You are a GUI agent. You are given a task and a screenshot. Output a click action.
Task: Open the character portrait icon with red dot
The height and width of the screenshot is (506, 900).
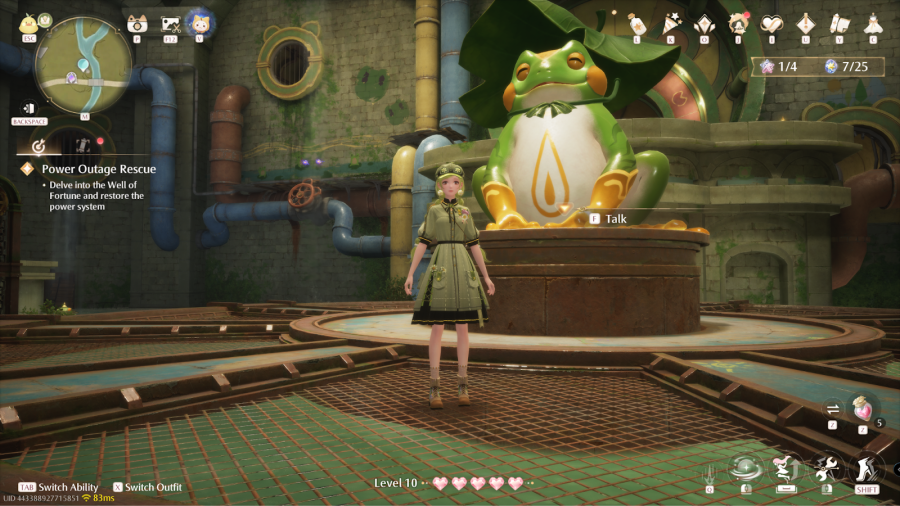pos(739,23)
